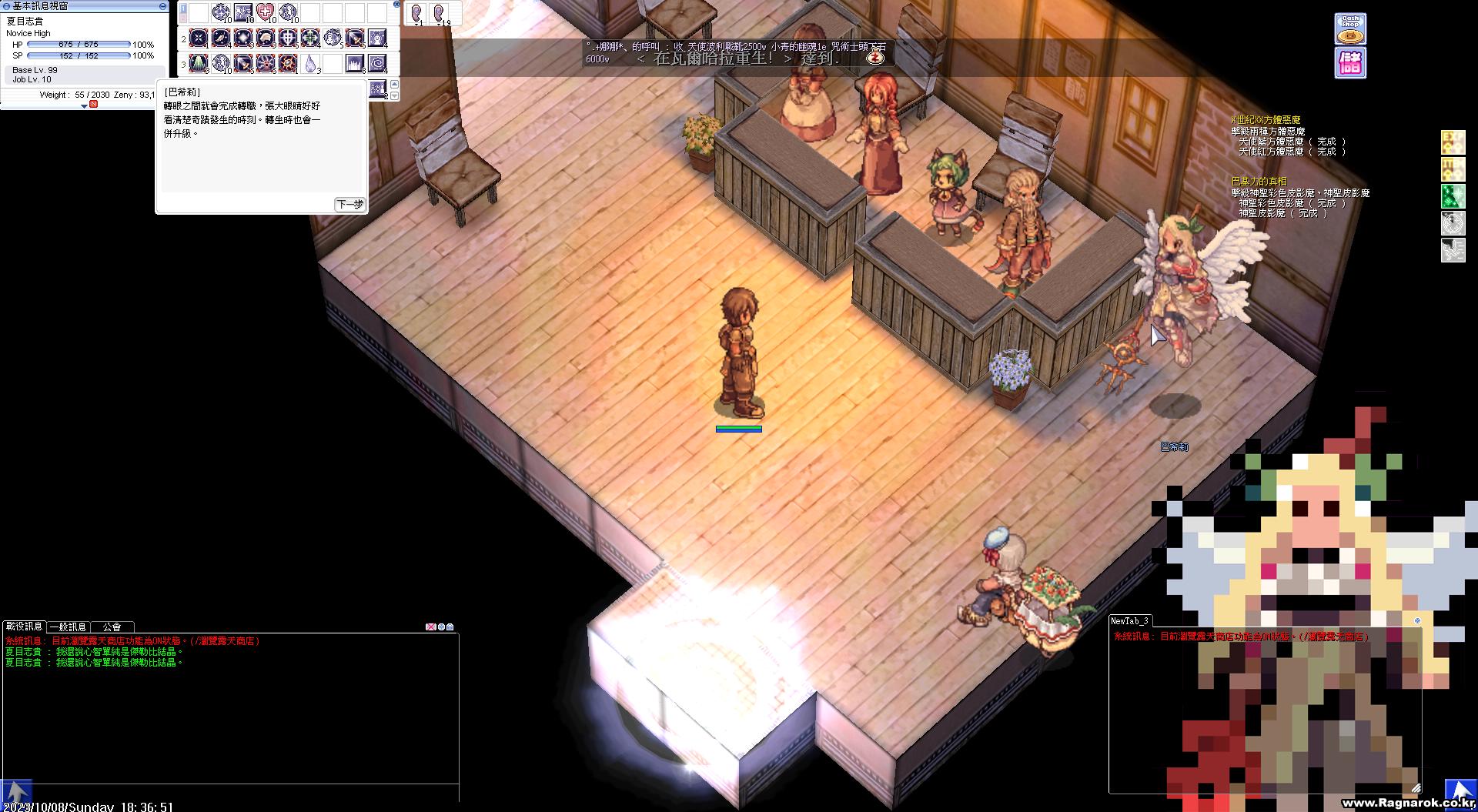Click the green sparkle buff status icon

[x=1453, y=195]
